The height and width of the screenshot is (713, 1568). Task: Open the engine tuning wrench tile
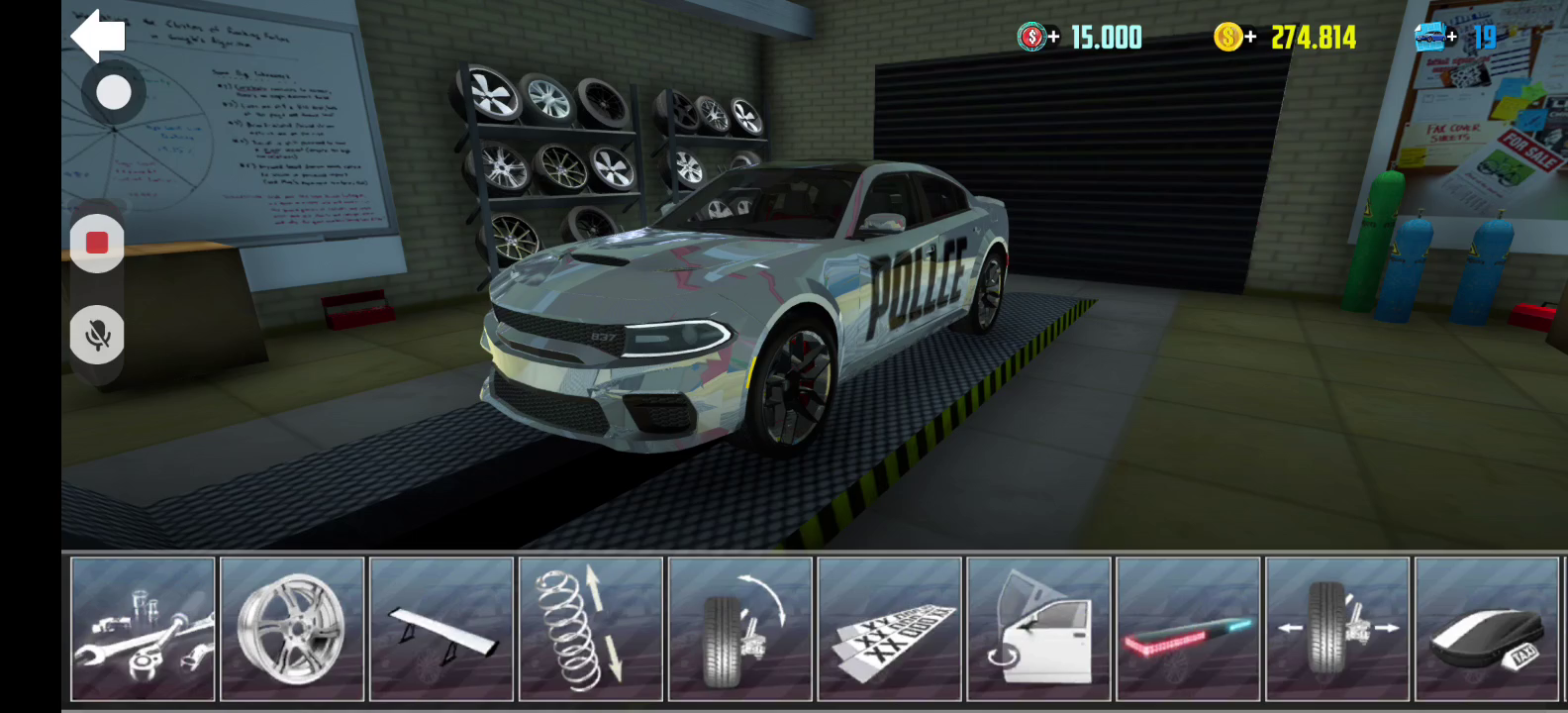144,629
